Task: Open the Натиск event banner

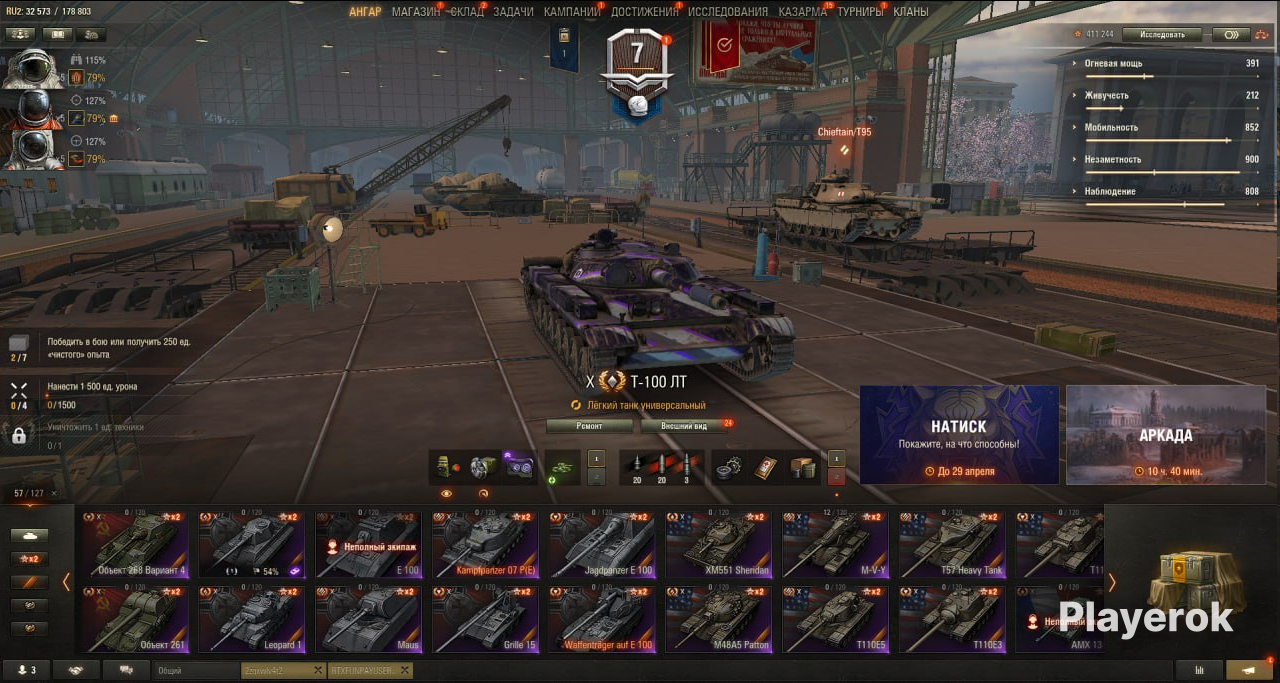Action: (959, 435)
